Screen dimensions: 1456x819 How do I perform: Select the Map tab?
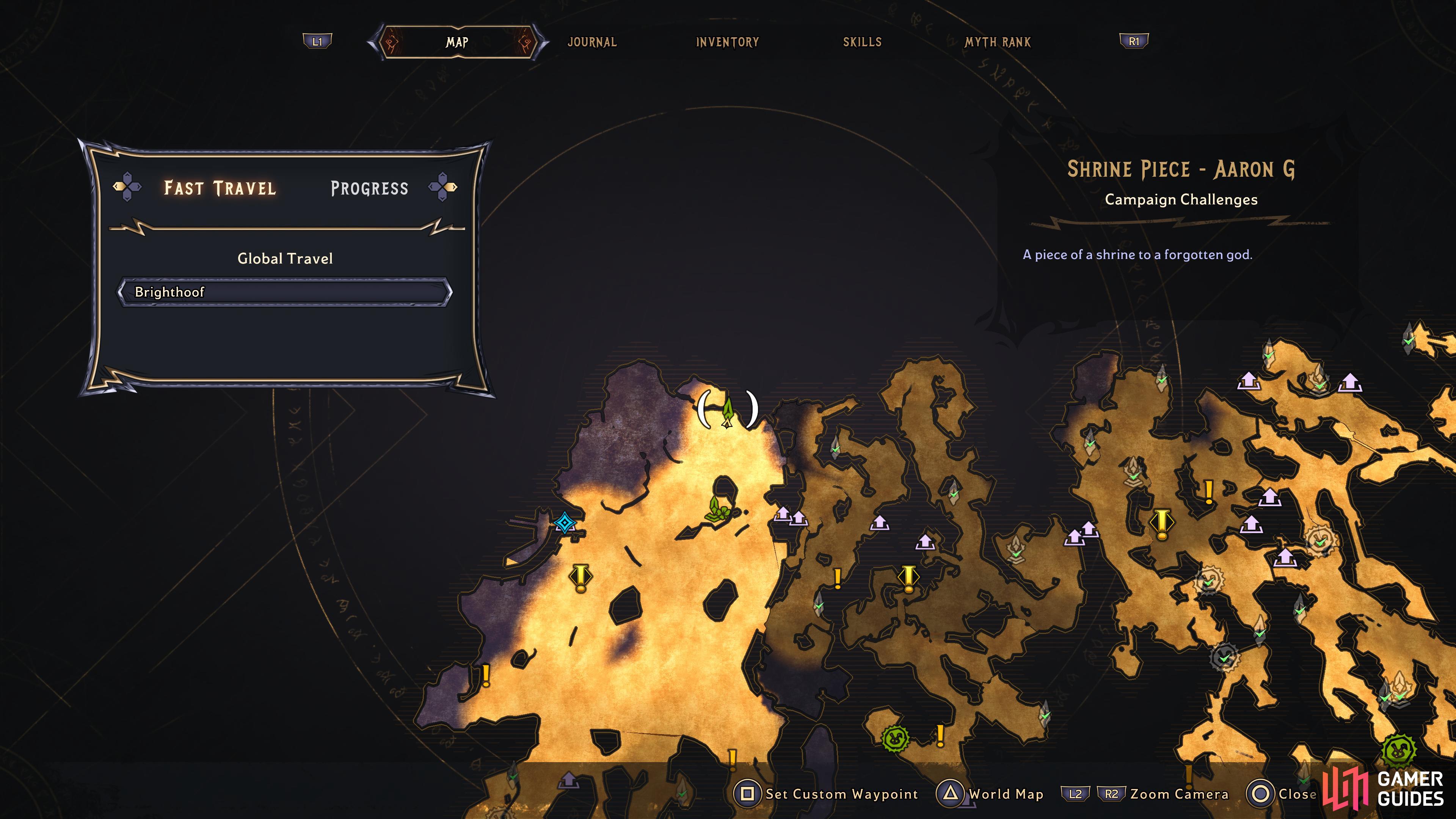(x=457, y=42)
